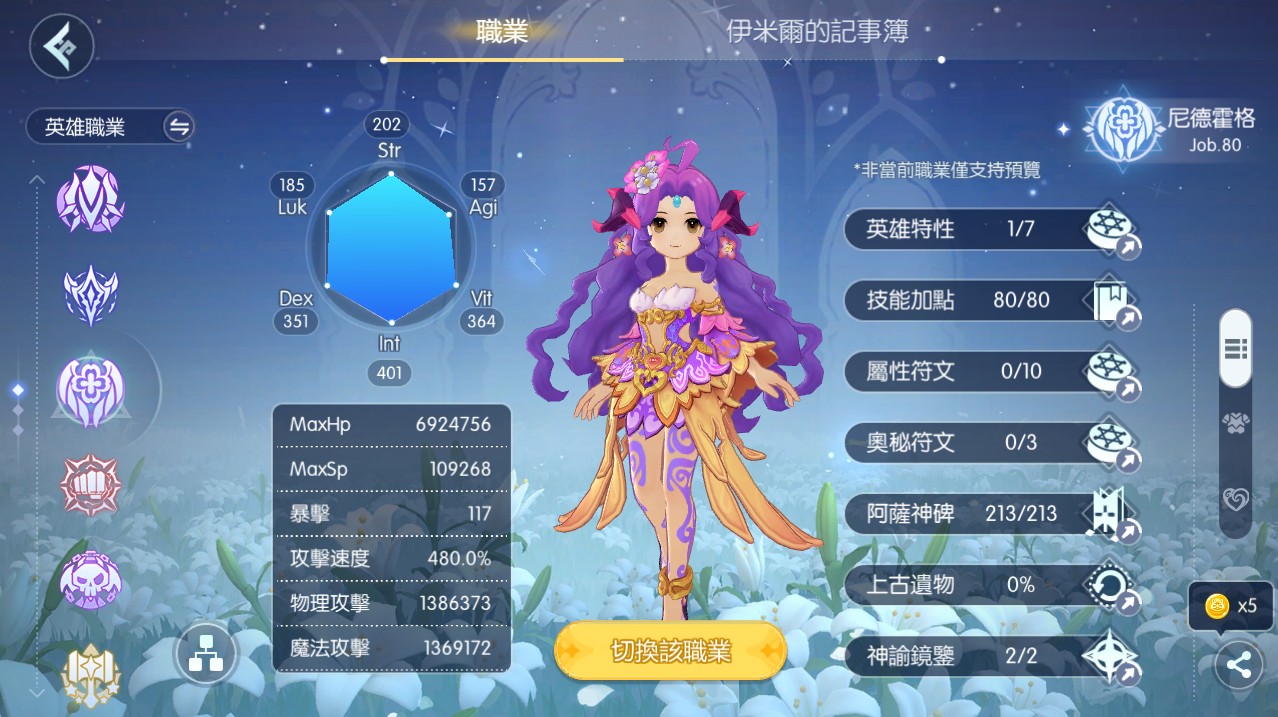Open the 伊米爾的記事簿 tab

(817, 32)
